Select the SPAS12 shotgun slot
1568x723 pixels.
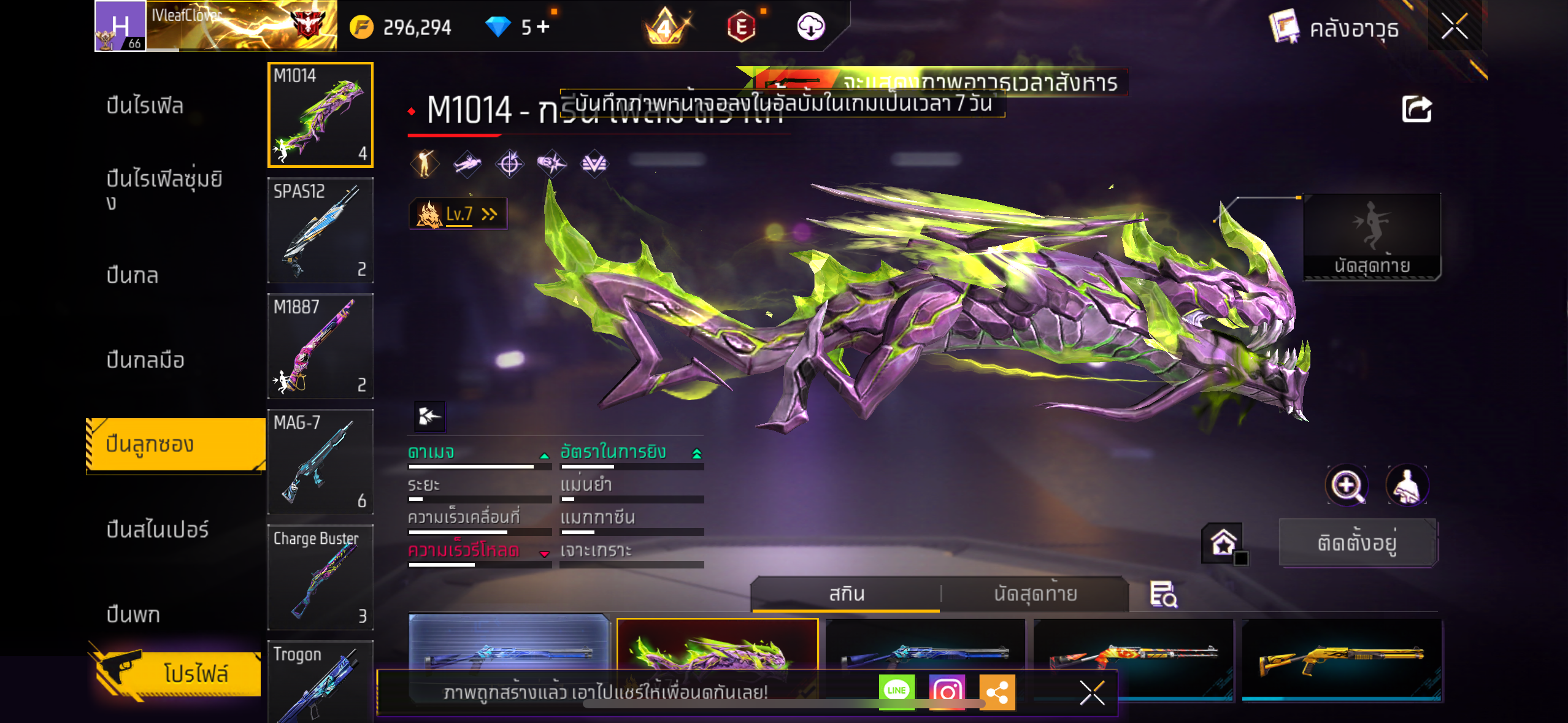[320, 230]
